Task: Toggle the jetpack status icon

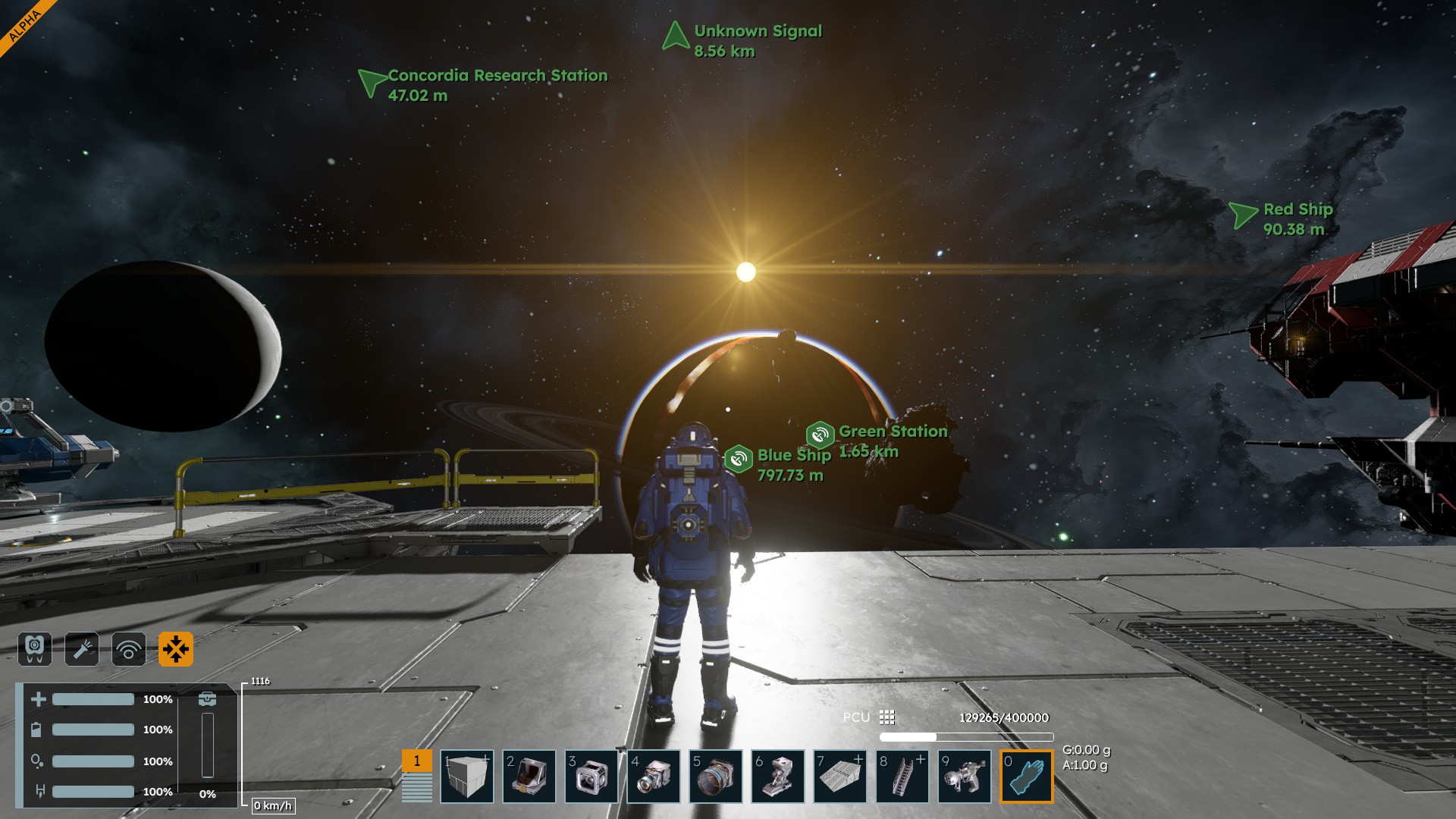Action: (35, 649)
